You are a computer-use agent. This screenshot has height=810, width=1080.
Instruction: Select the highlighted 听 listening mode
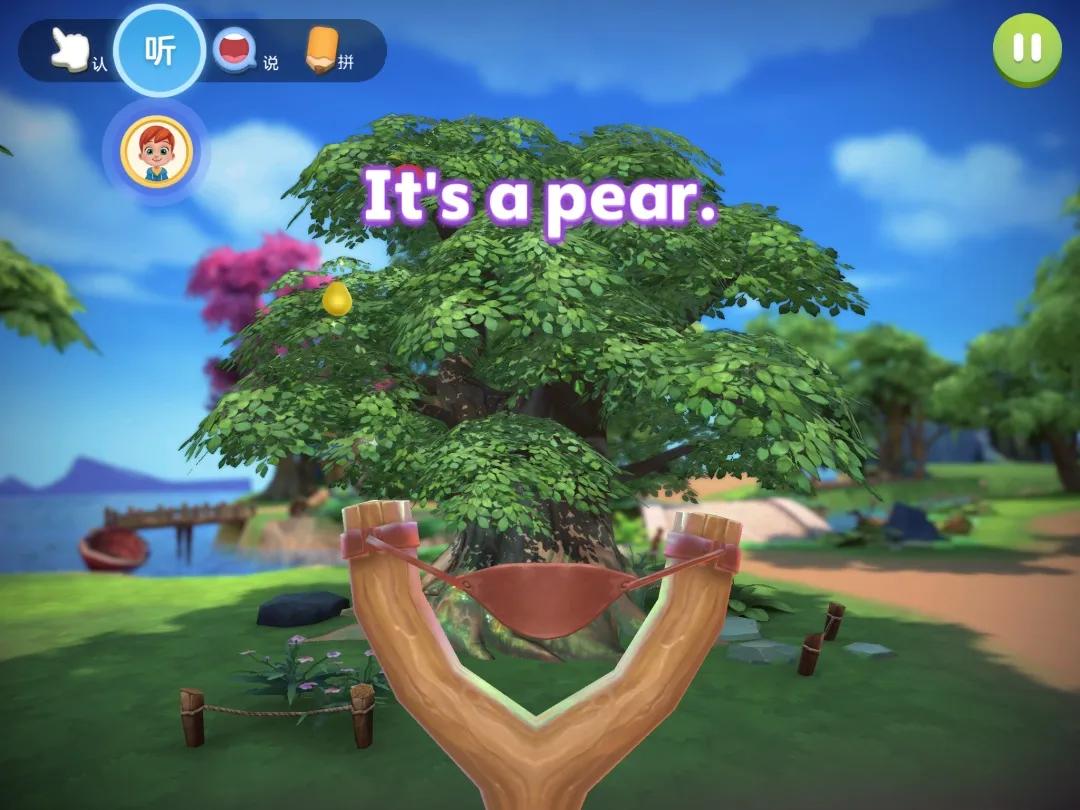[x=160, y=50]
